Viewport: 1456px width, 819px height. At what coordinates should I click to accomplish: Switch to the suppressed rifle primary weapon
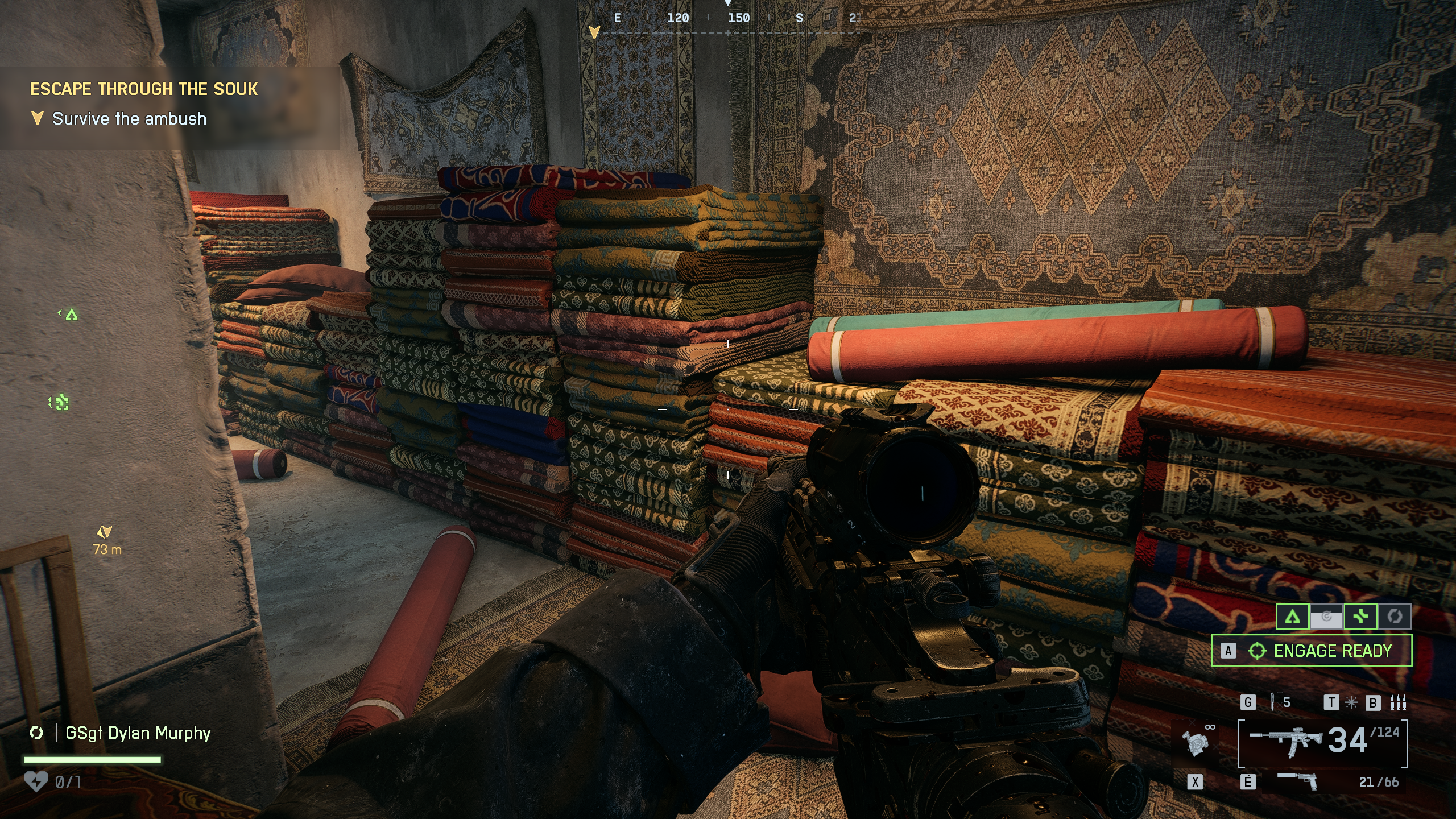1287,742
